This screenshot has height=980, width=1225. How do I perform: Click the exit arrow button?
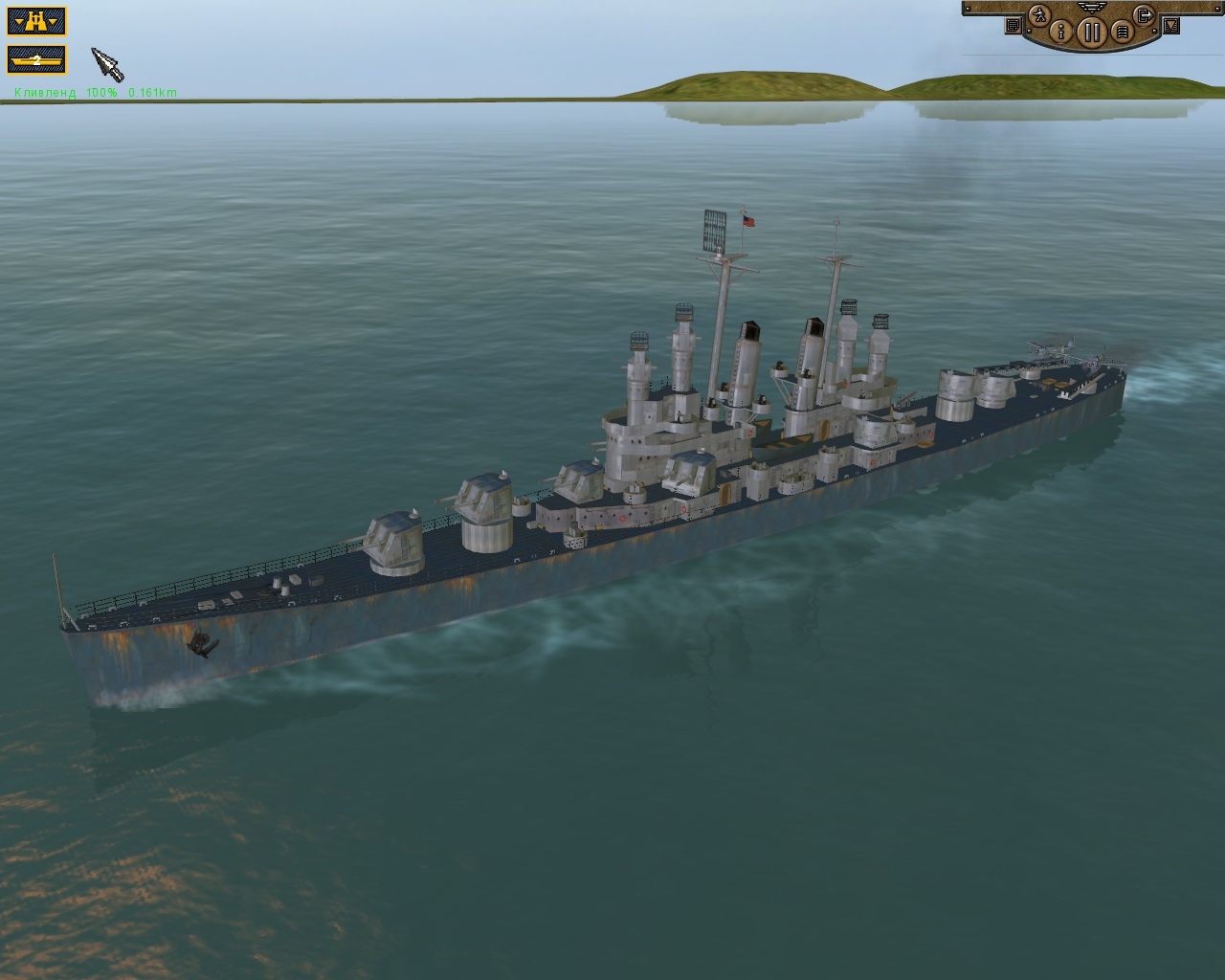[1144, 13]
